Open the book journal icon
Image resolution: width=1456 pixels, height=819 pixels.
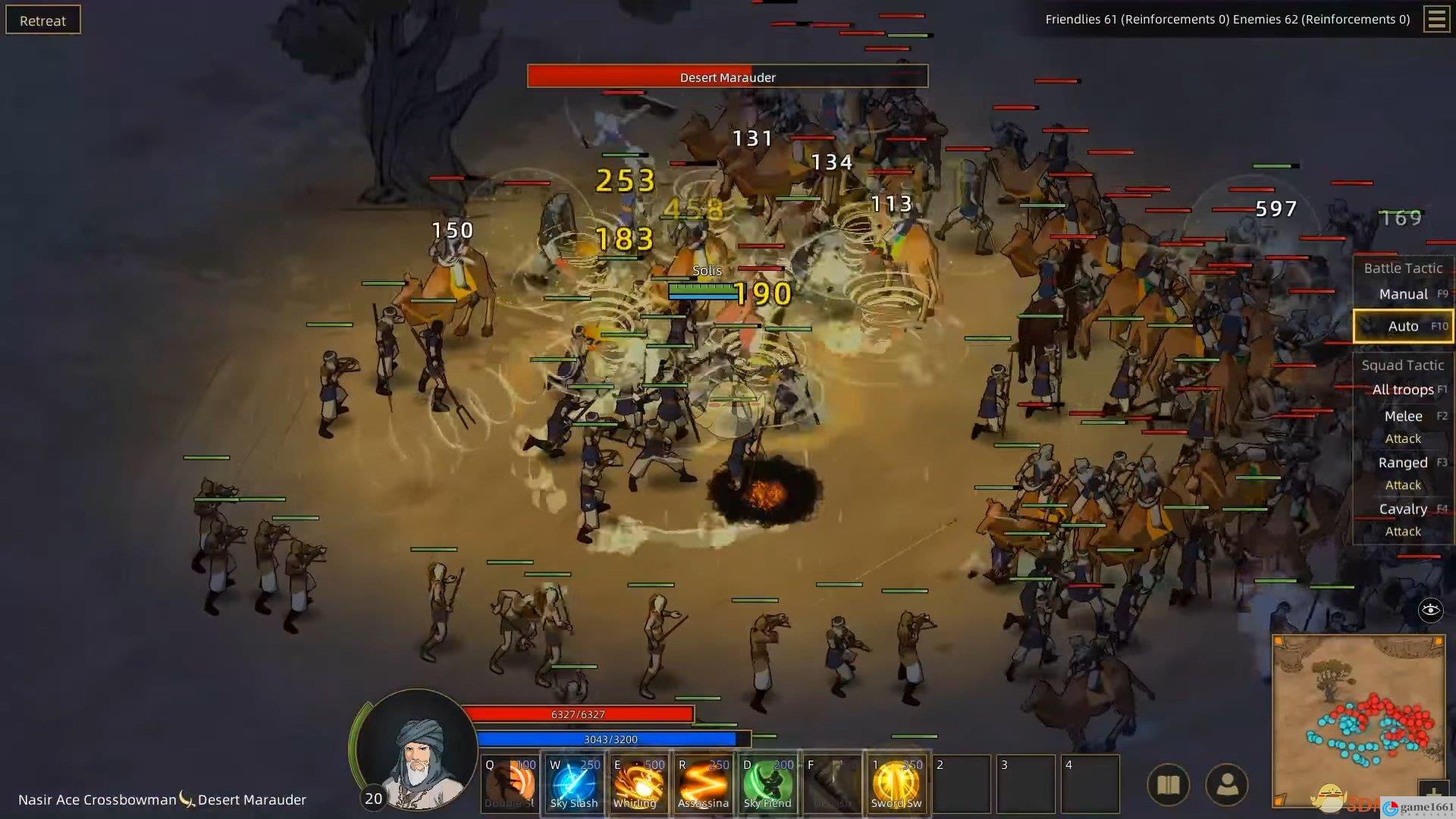click(x=1169, y=785)
